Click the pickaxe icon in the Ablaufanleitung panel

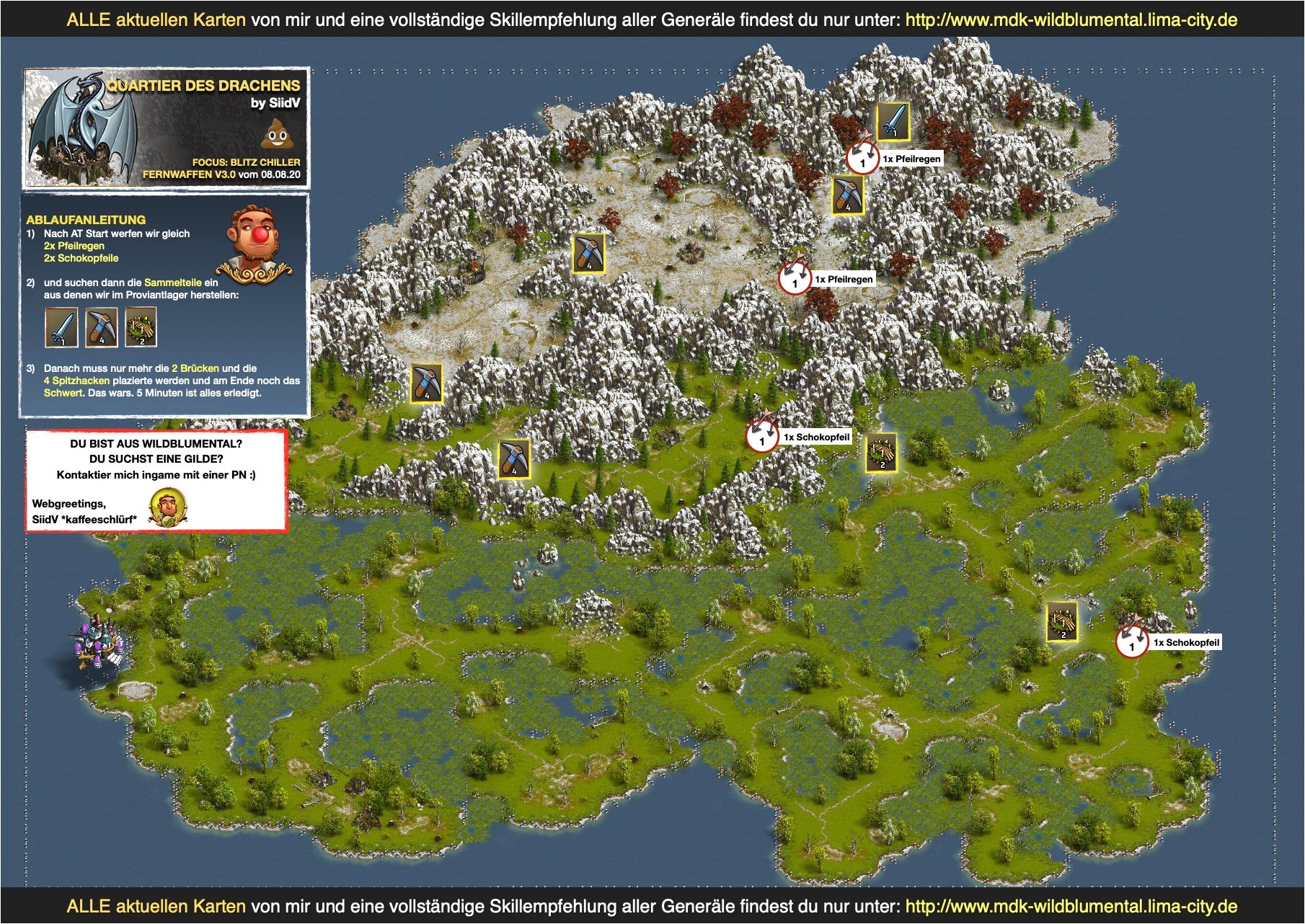[101, 327]
